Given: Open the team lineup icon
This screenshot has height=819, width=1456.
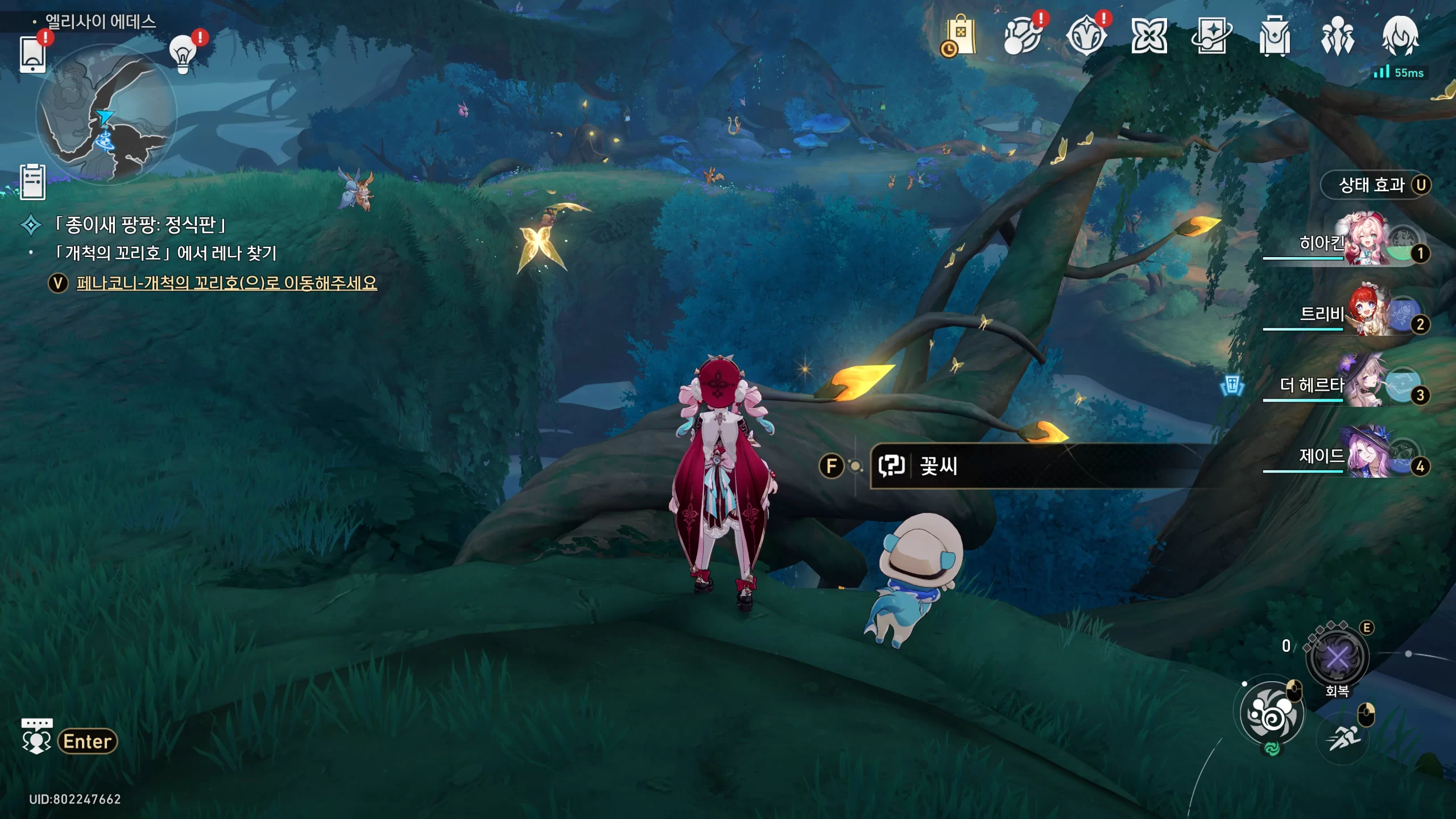Looking at the screenshot, I should [1337, 36].
